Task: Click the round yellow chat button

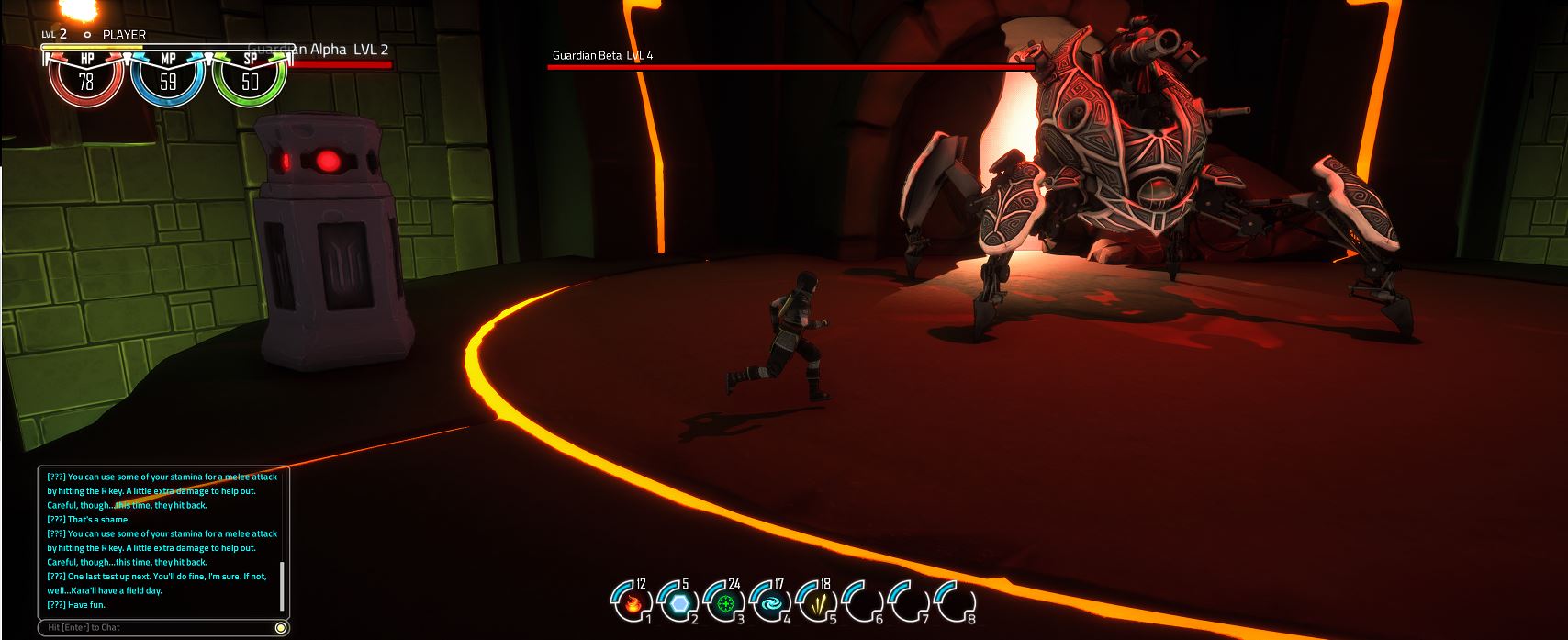Action: click(281, 627)
